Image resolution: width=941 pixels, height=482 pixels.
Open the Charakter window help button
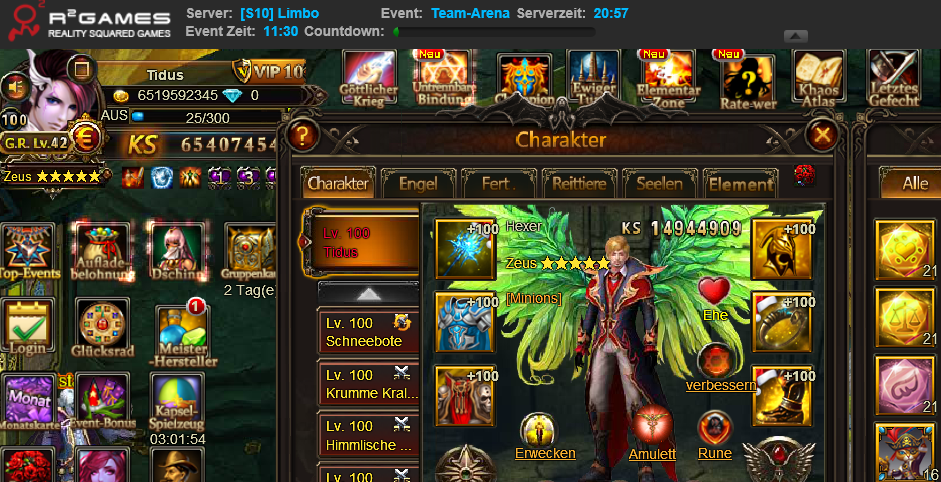[302, 135]
